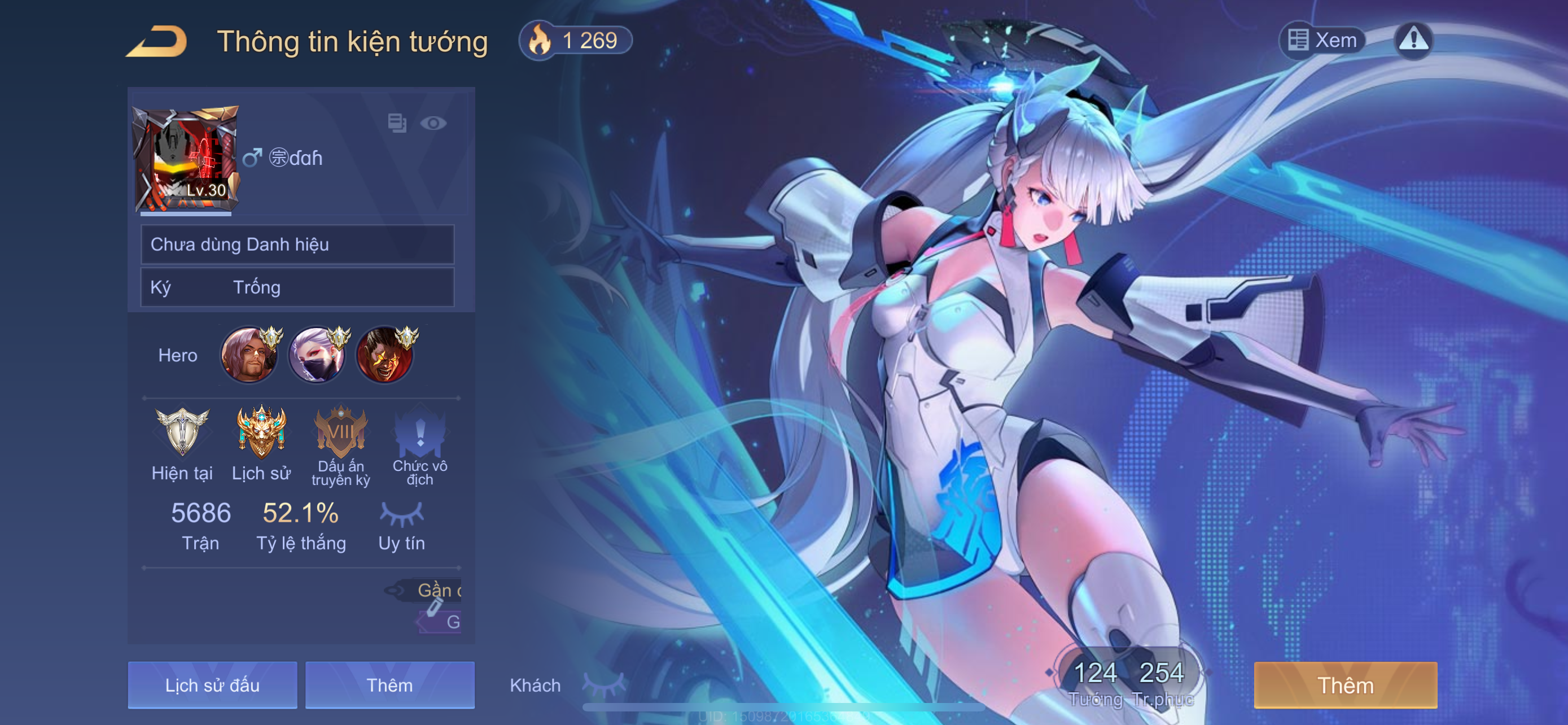Image resolution: width=1568 pixels, height=725 pixels.
Task: Open the Xem view button
Action: point(1322,40)
